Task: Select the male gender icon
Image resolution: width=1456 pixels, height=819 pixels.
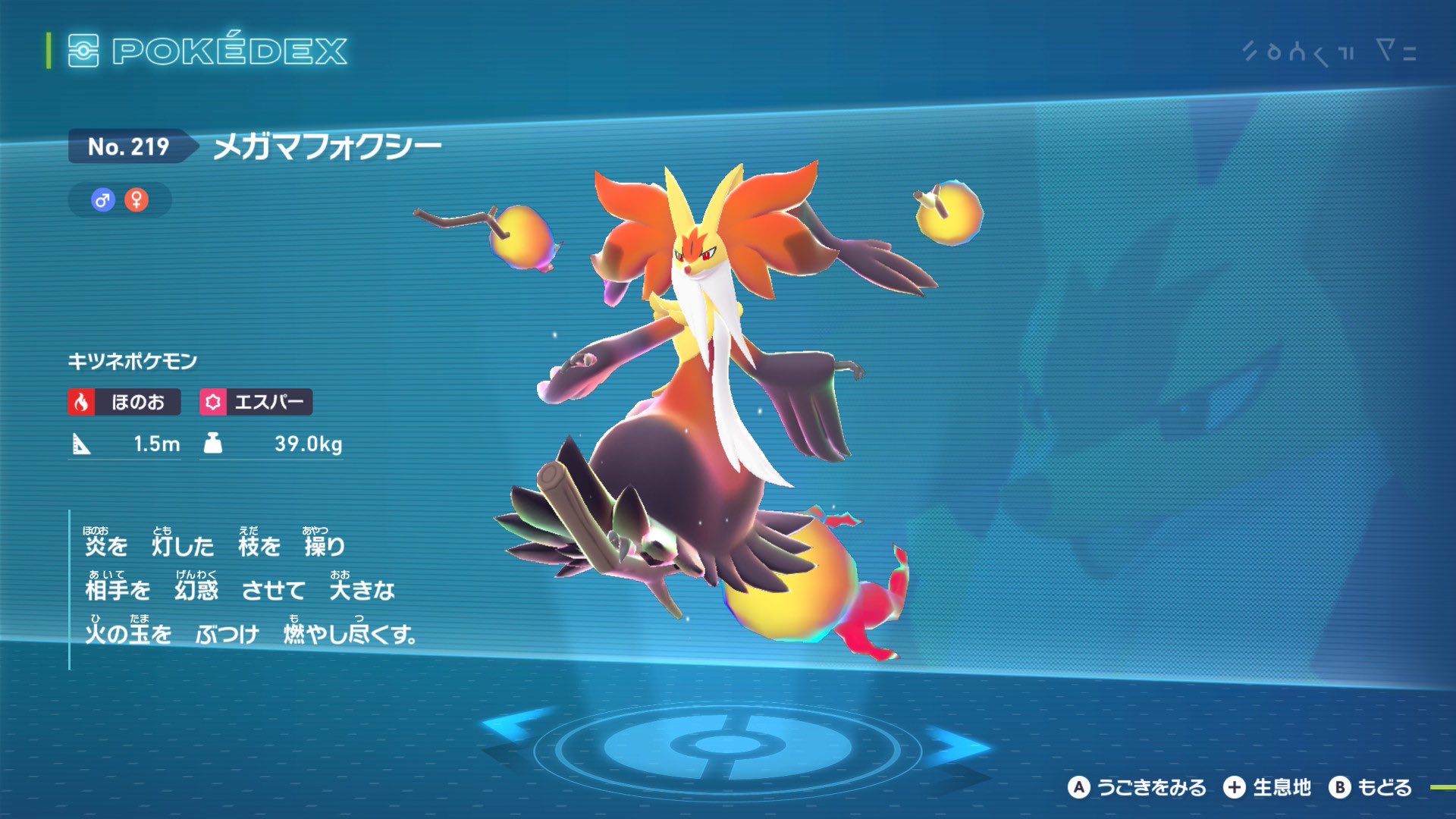Action: point(102,200)
